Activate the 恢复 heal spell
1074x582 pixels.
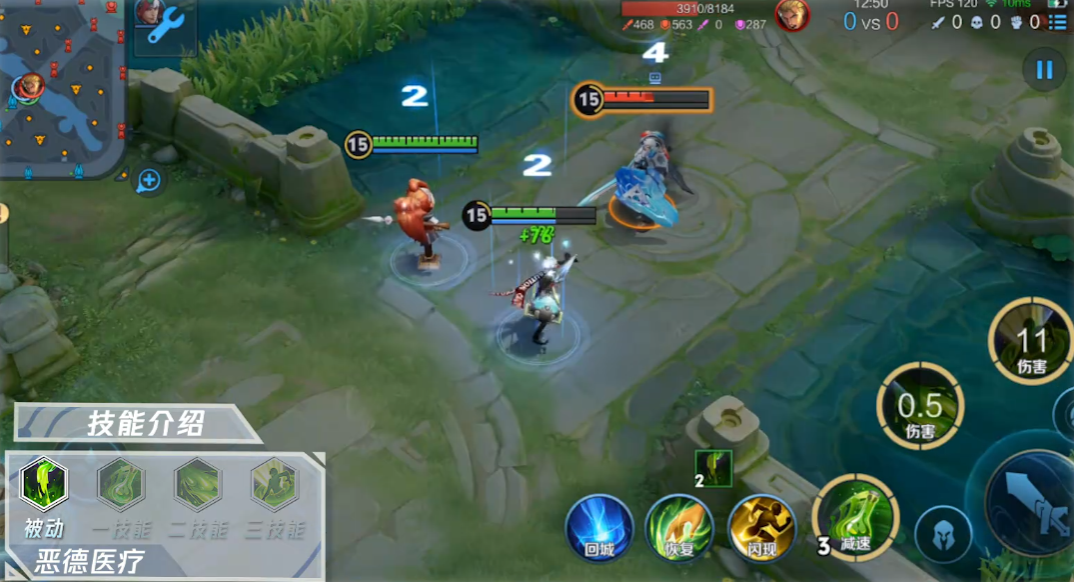(x=679, y=526)
